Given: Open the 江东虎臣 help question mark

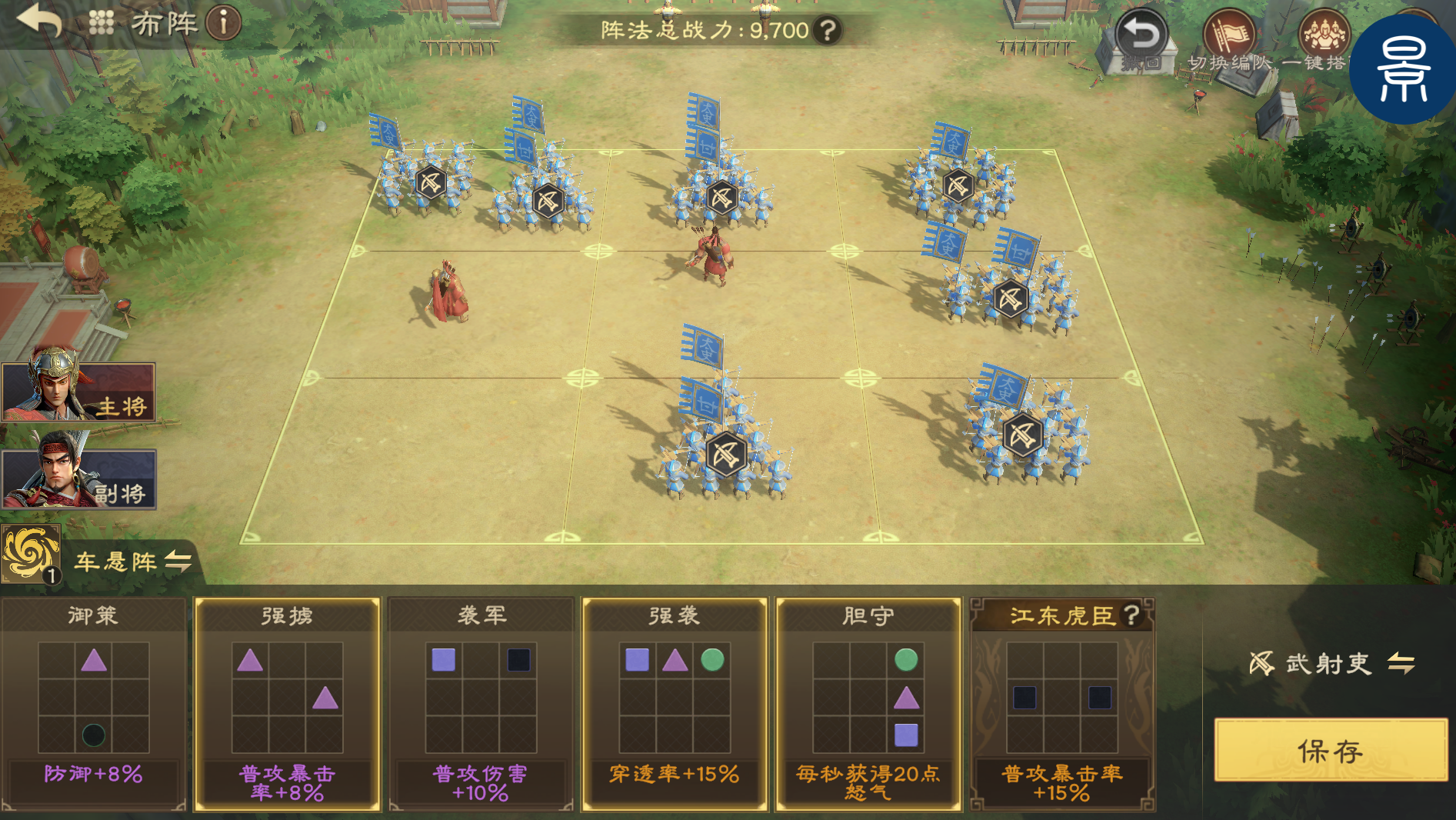Looking at the screenshot, I should (x=1131, y=615).
